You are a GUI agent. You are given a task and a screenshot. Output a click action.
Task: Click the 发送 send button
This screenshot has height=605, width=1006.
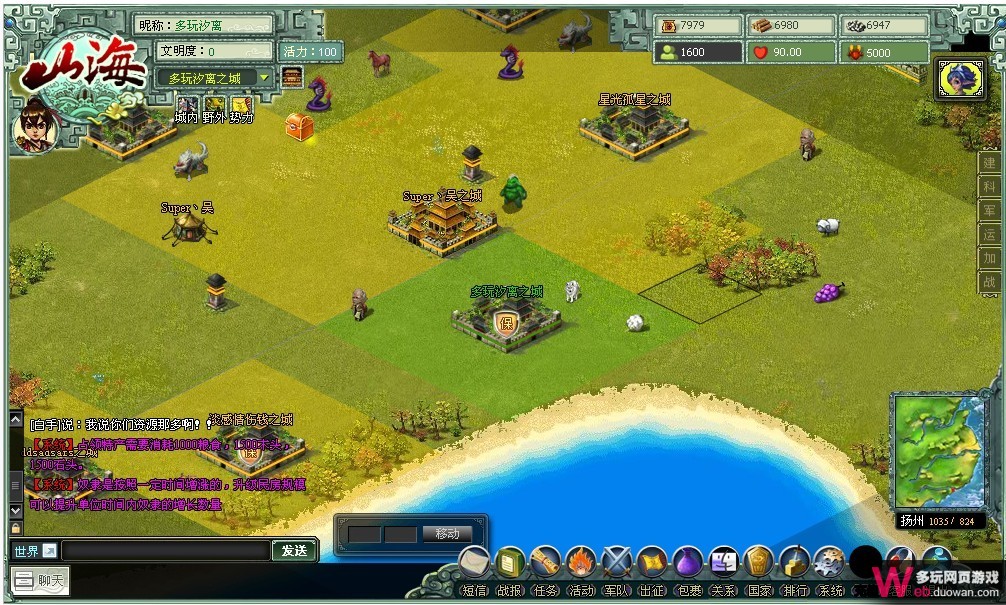coord(294,551)
